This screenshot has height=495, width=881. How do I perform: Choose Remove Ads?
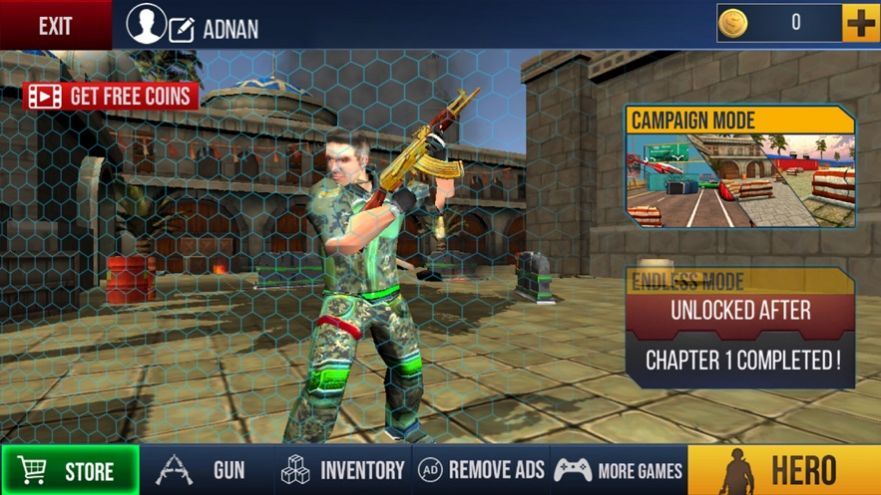click(481, 470)
